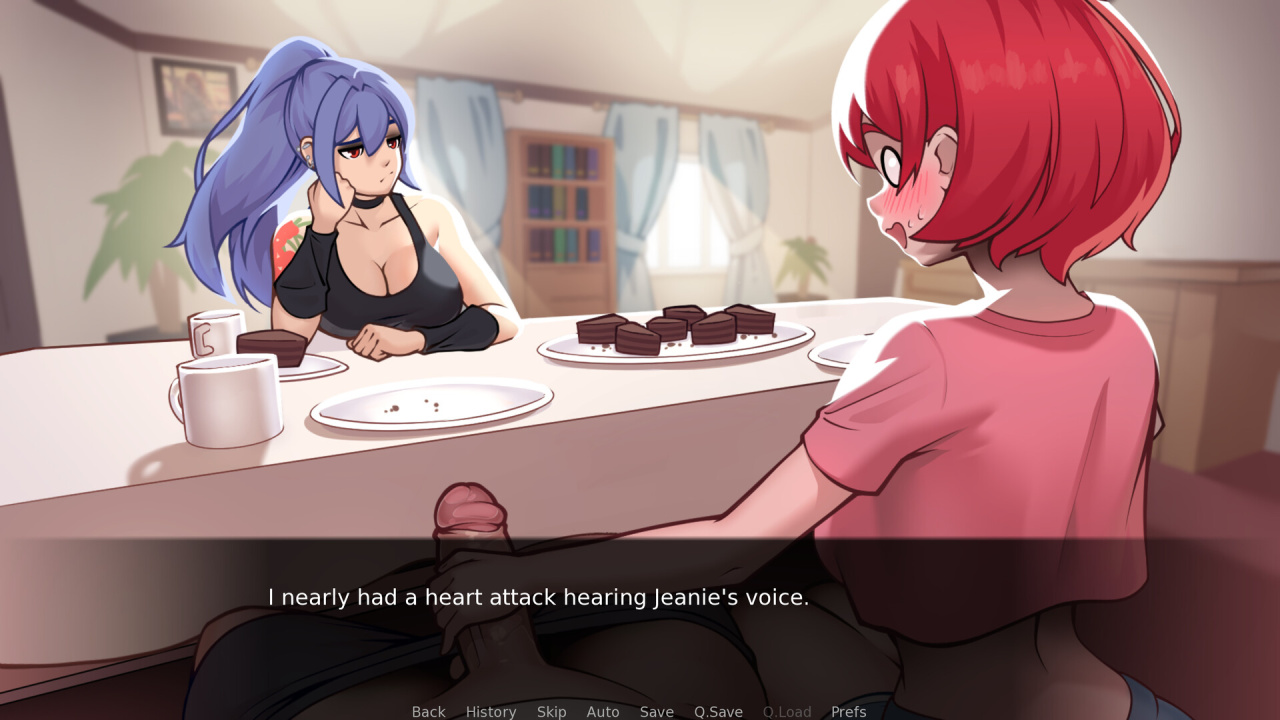Image resolution: width=1280 pixels, height=720 pixels.
Task: Open the History log
Action: (491, 711)
